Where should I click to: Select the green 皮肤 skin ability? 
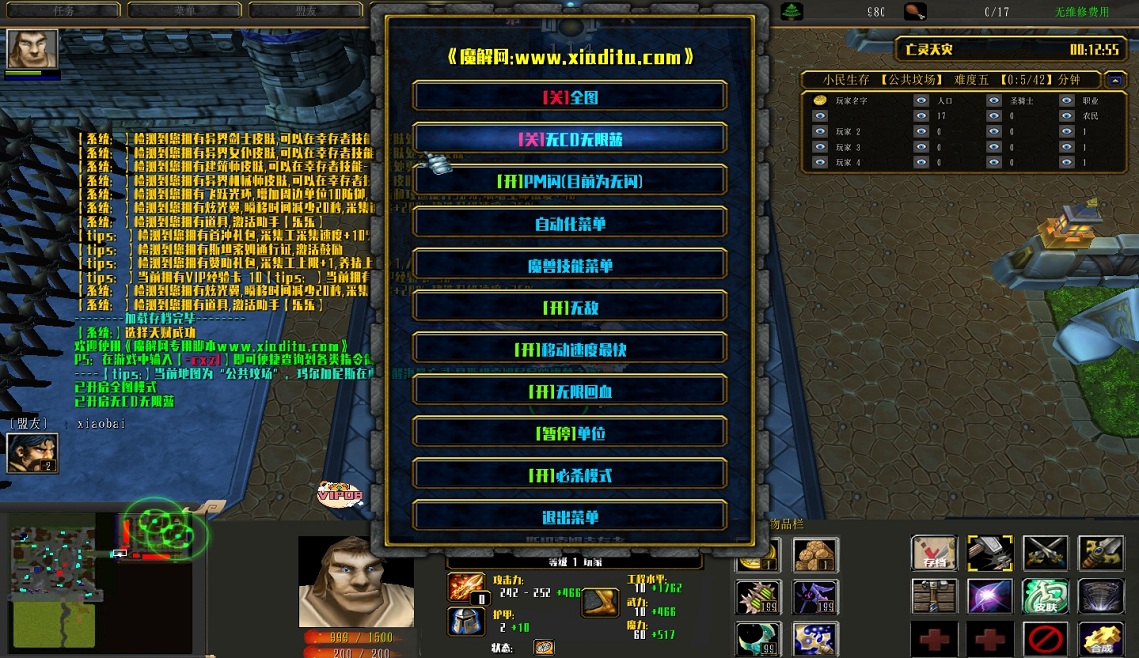[1045, 596]
